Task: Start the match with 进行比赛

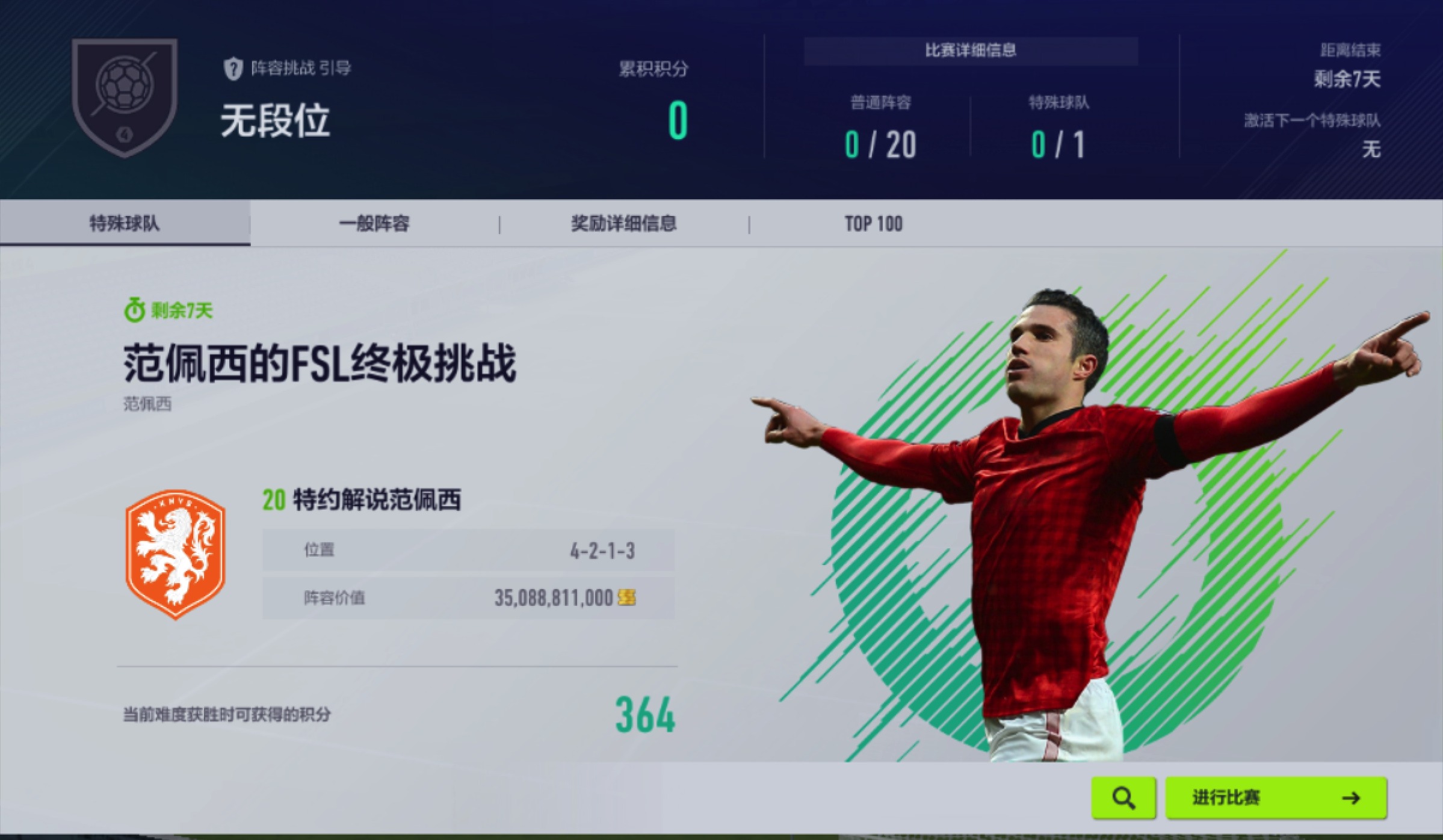Action: tap(1276, 798)
